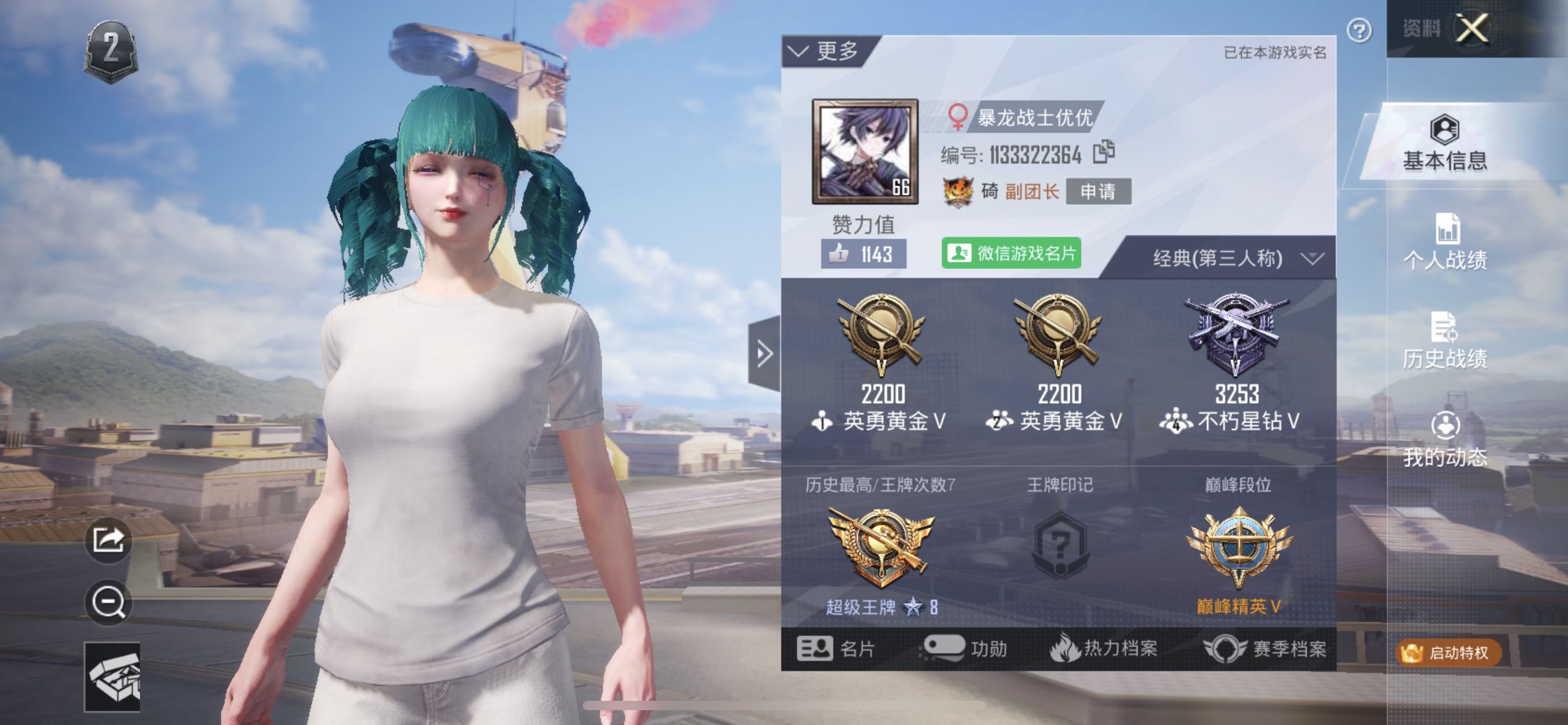Open the 历史战绩 tab
Image resolution: width=1568 pixels, height=725 pixels.
[1445, 341]
